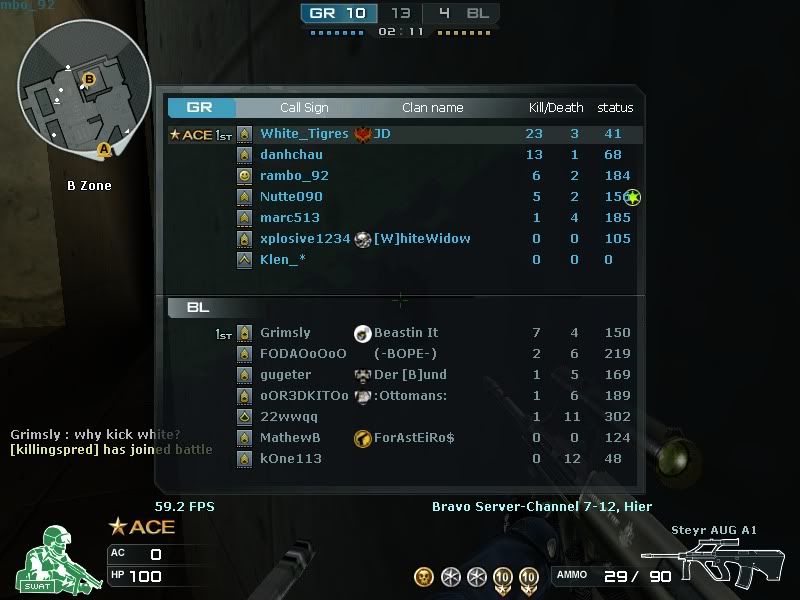
Task: Select MathewB's scoreboard row
Action: click(x=290, y=438)
